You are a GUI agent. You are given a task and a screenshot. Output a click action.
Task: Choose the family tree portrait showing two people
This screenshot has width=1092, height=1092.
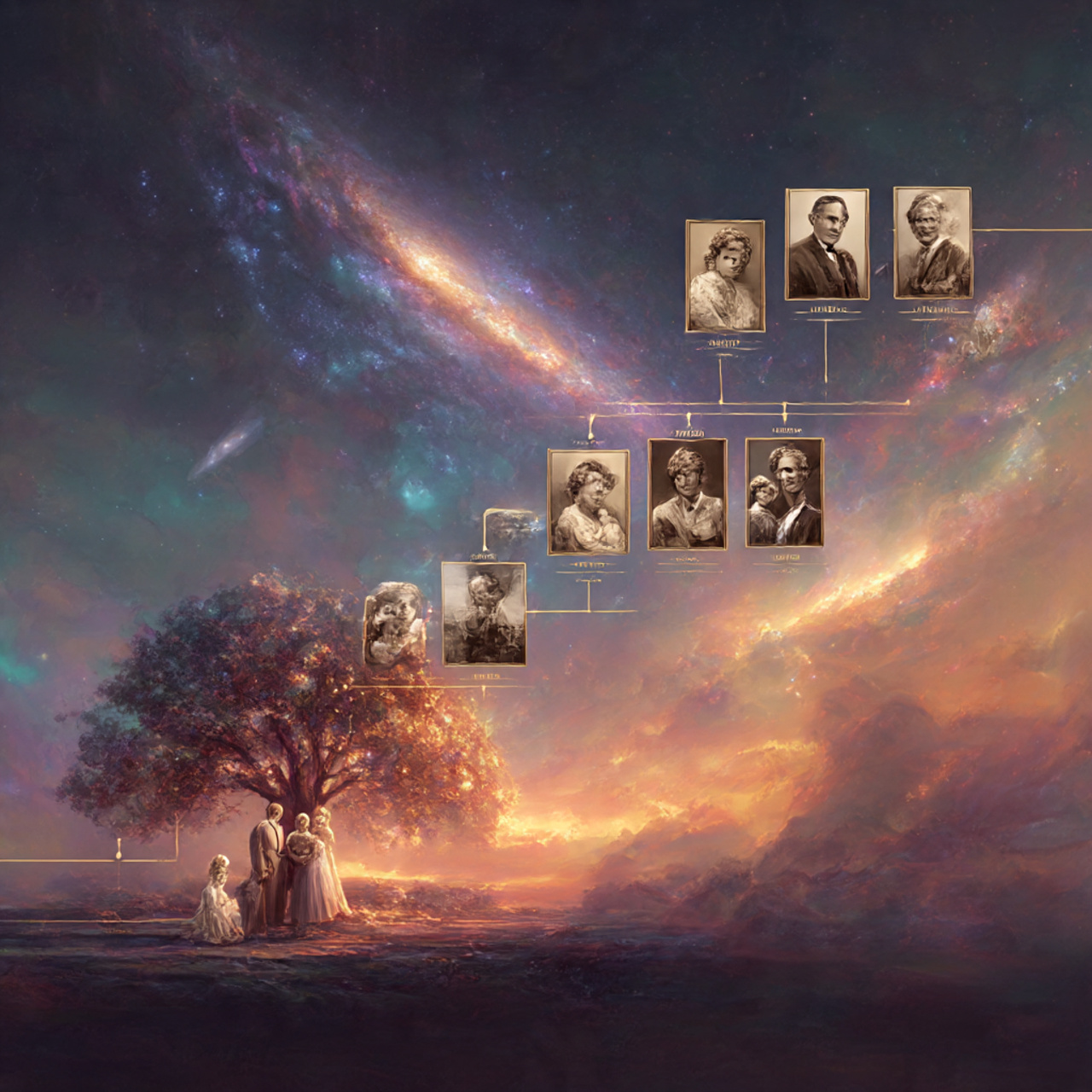784,492
